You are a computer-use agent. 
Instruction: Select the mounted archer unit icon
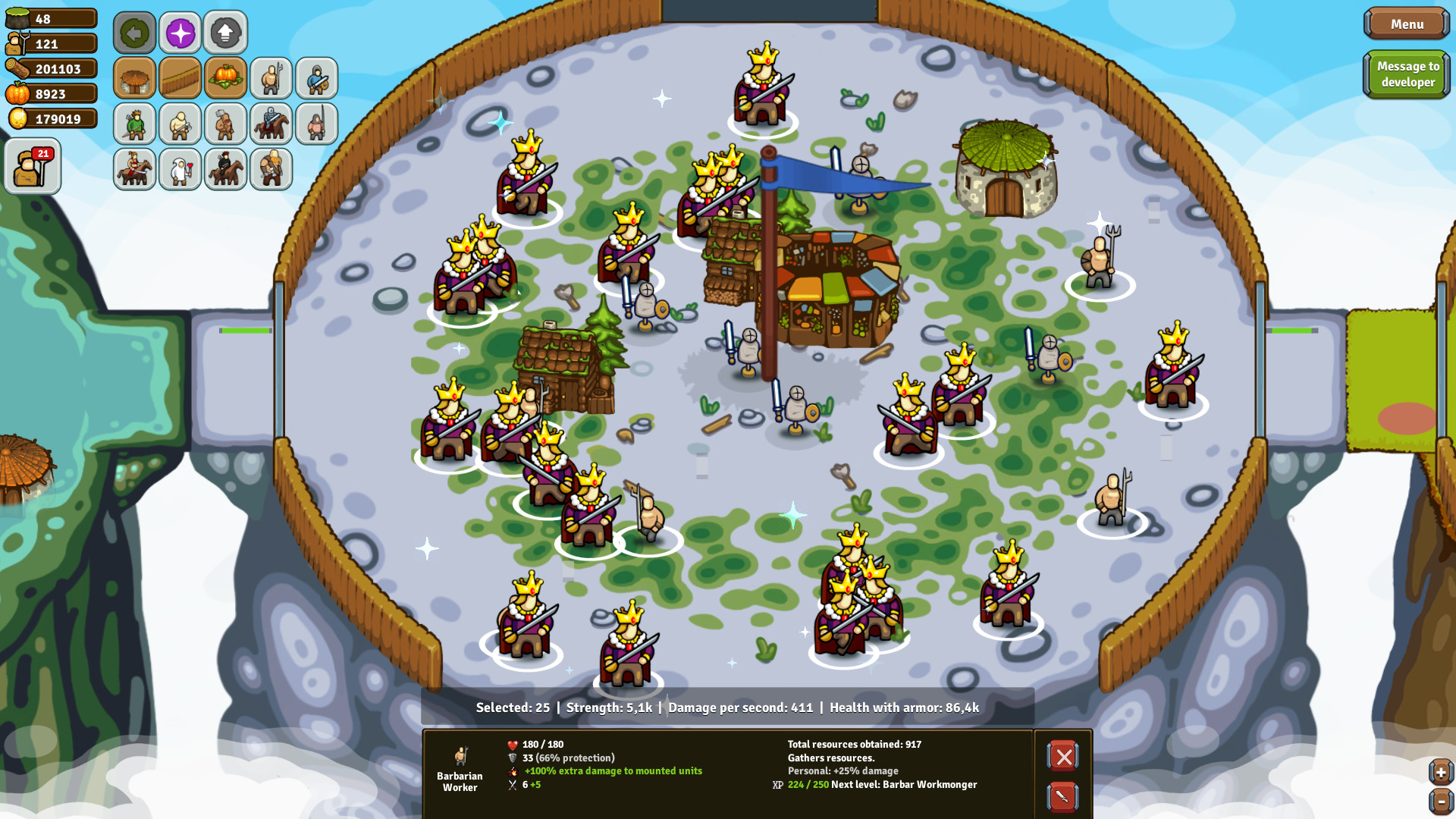pyautogui.click(x=225, y=169)
